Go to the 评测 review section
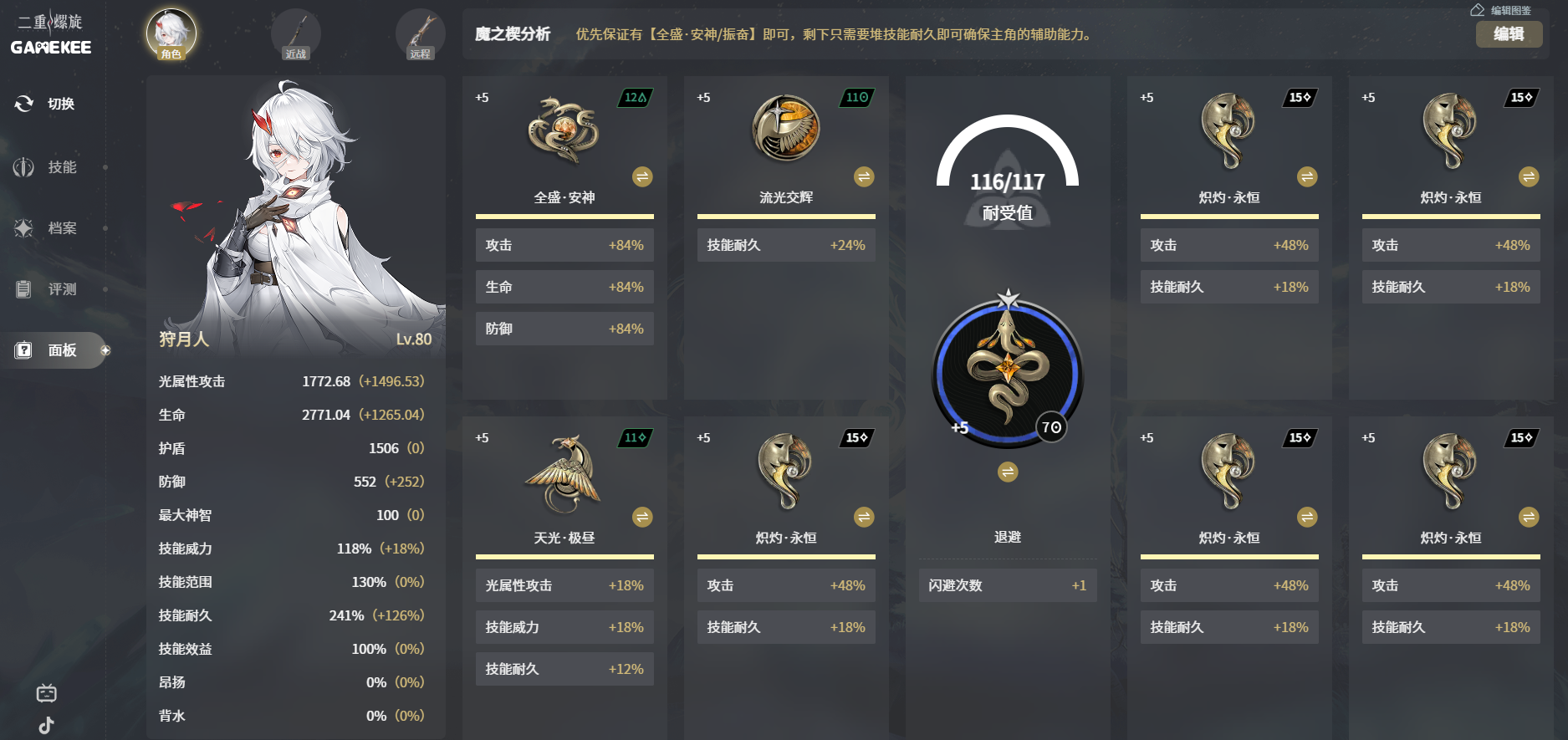Viewport: 1568px width, 740px height. click(x=50, y=289)
